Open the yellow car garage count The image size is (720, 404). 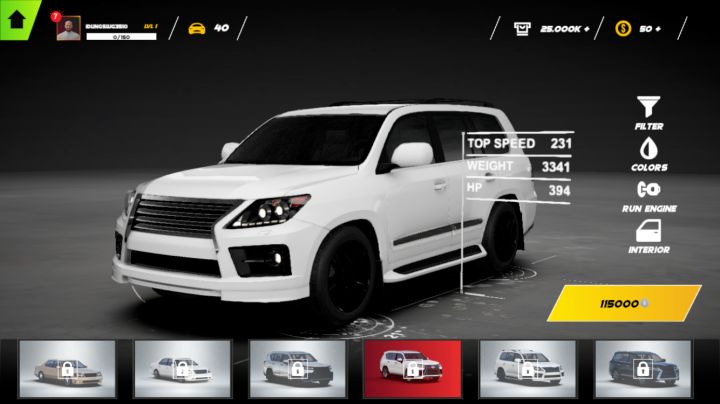coord(207,28)
